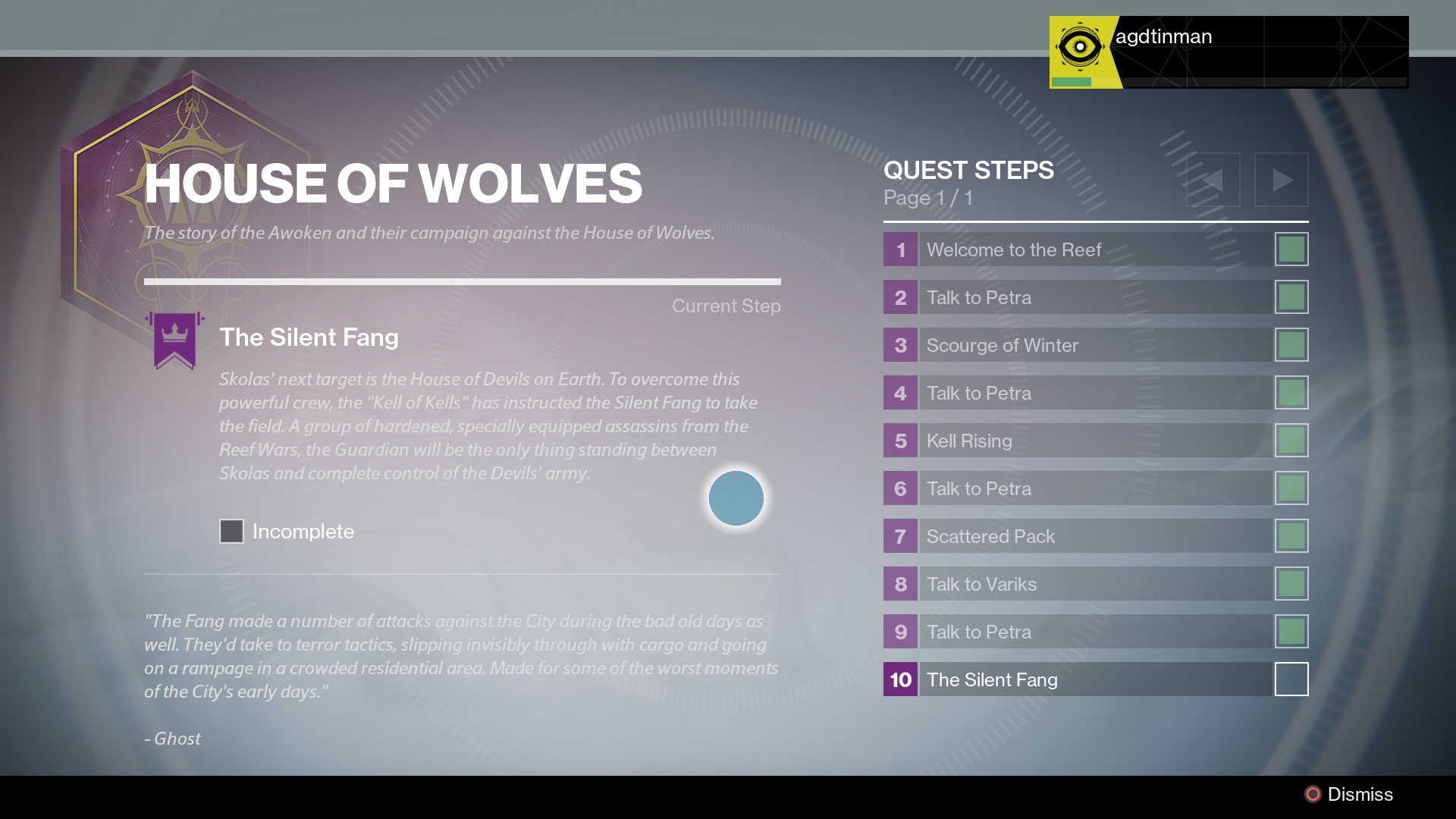Click The Silent Fang crown banner icon
This screenshot has height=819, width=1456.
click(x=175, y=340)
